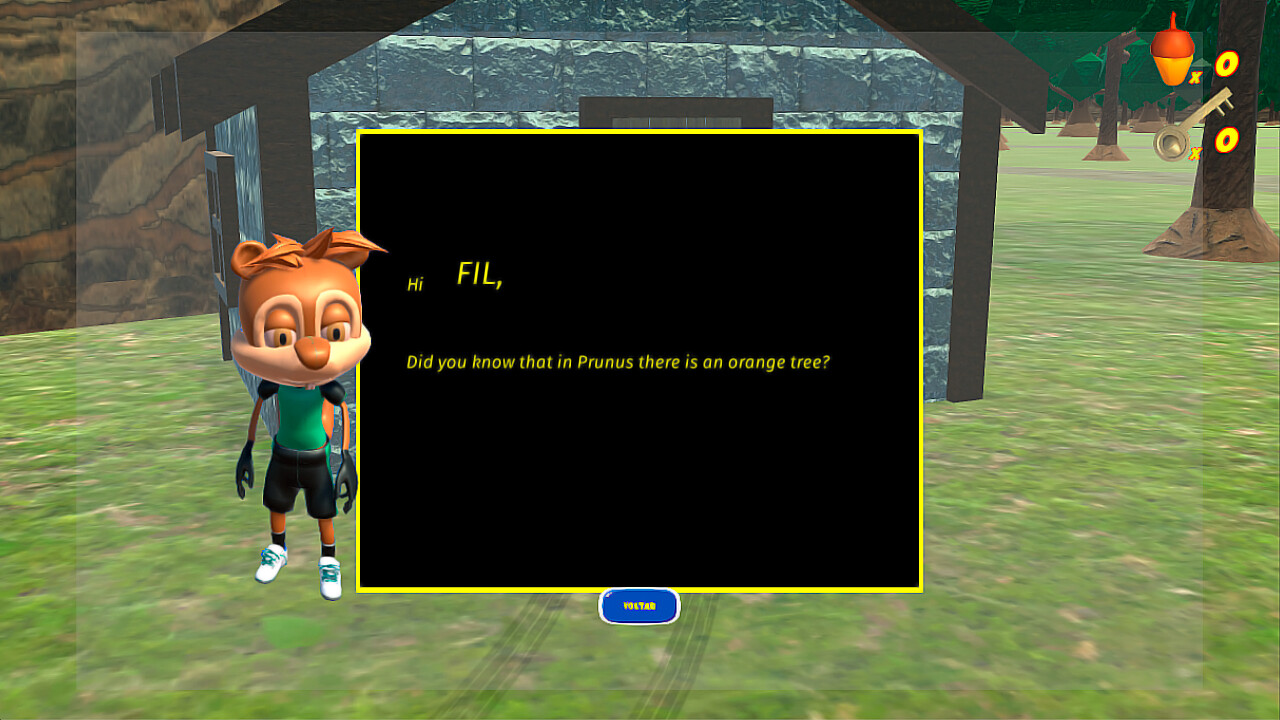This screenshot has height=720, width=1280.
Task: Click the small Hi greeting text
Action: [417, 283]
